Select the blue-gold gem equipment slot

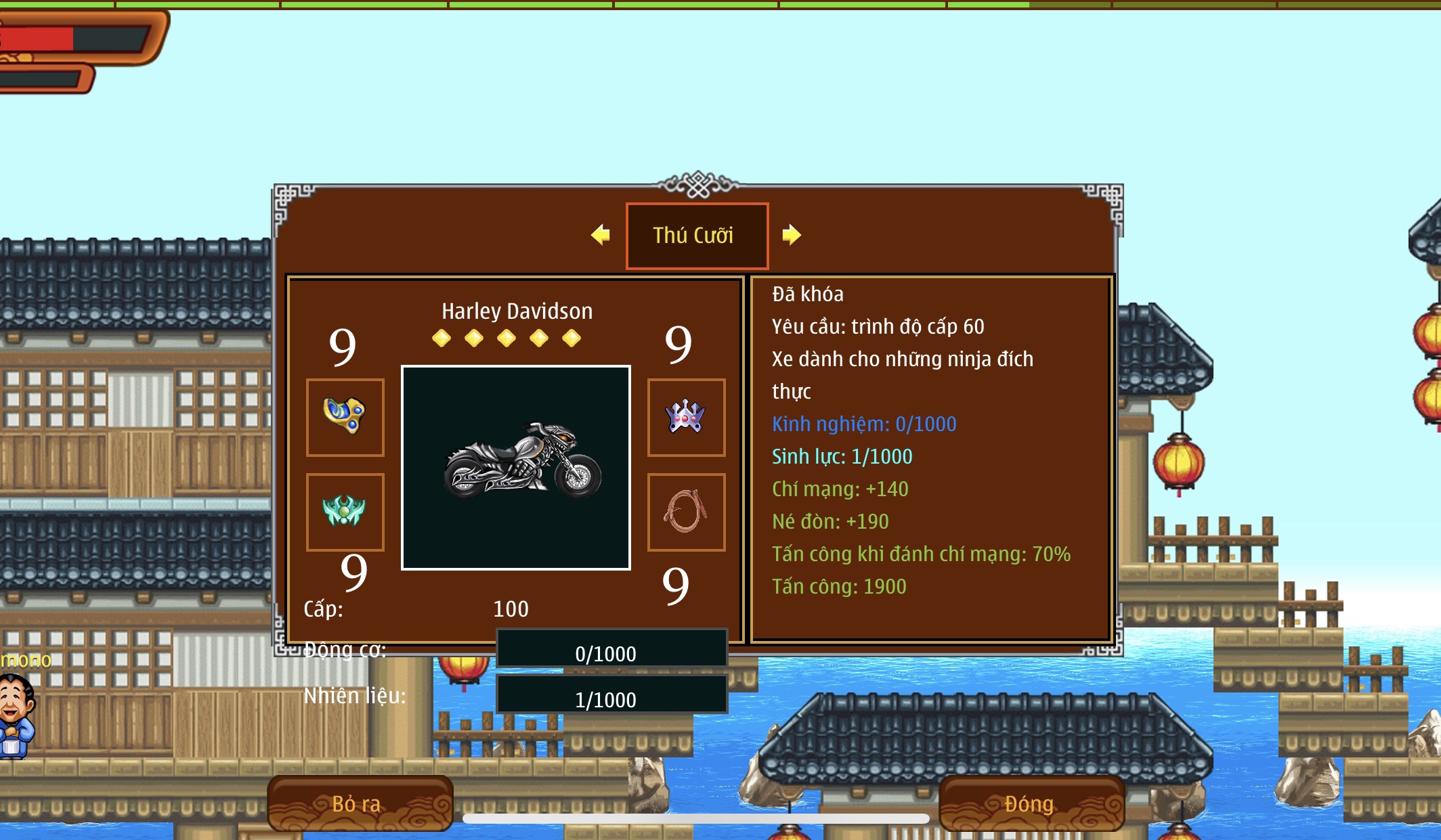coord(345,417)
